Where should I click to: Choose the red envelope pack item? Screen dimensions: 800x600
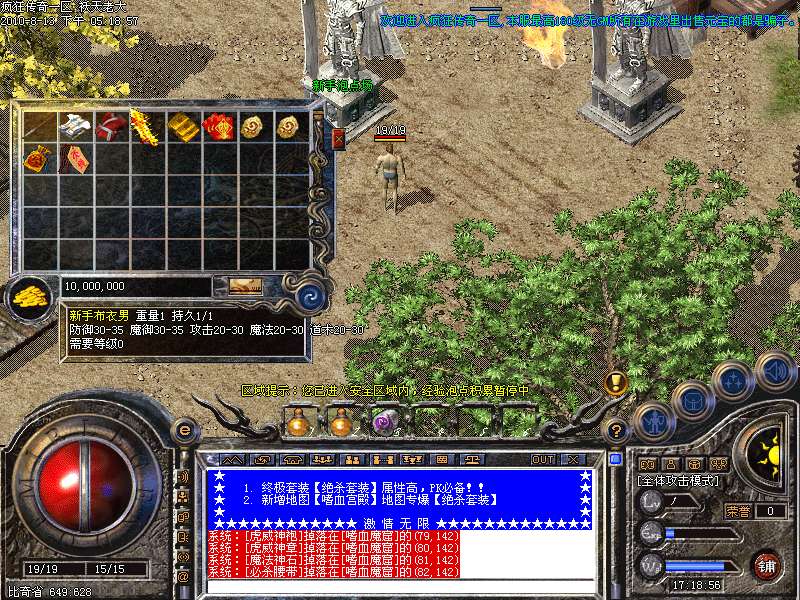tap(217, 127)
